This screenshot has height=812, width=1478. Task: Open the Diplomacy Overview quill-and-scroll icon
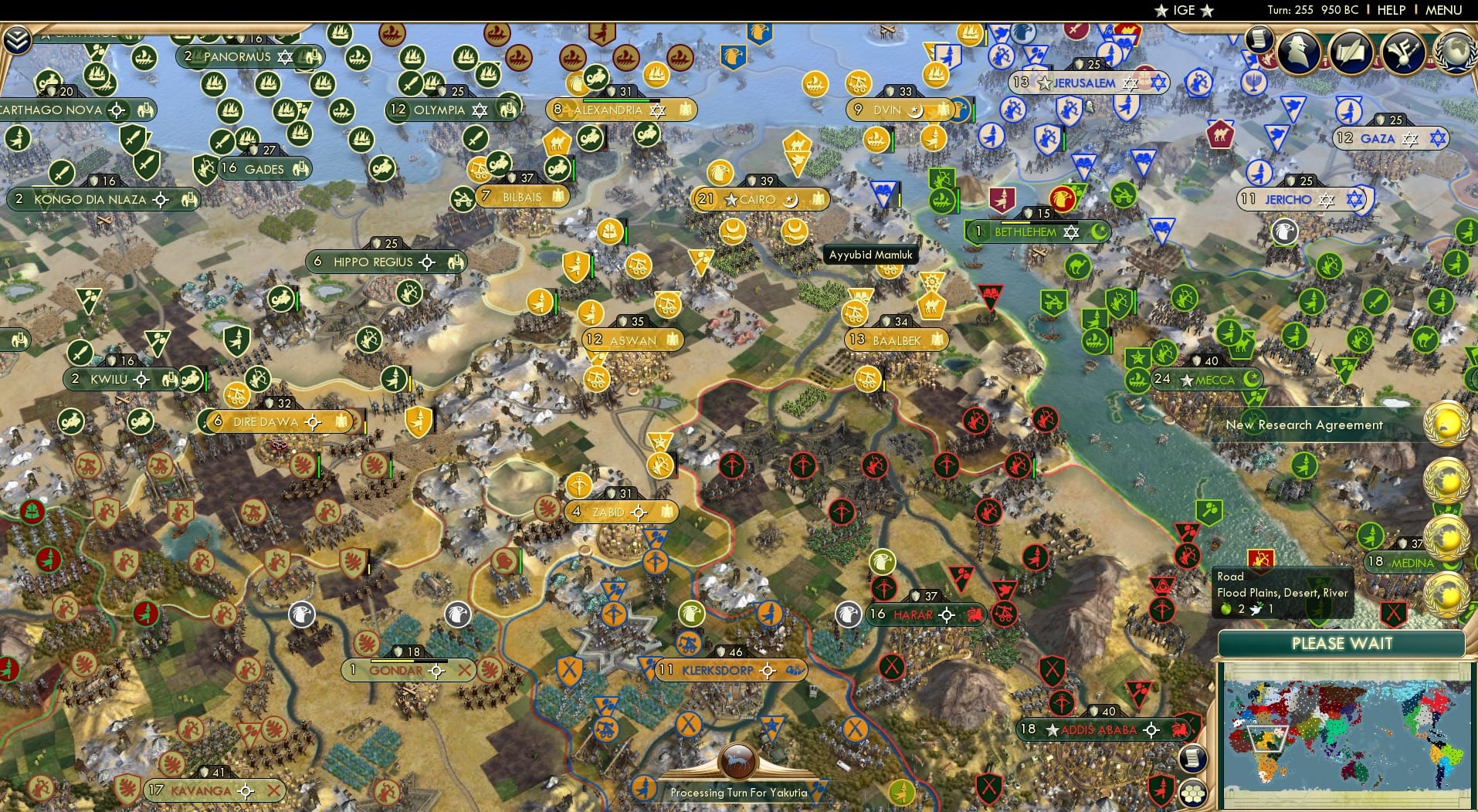click(1353, 51)
